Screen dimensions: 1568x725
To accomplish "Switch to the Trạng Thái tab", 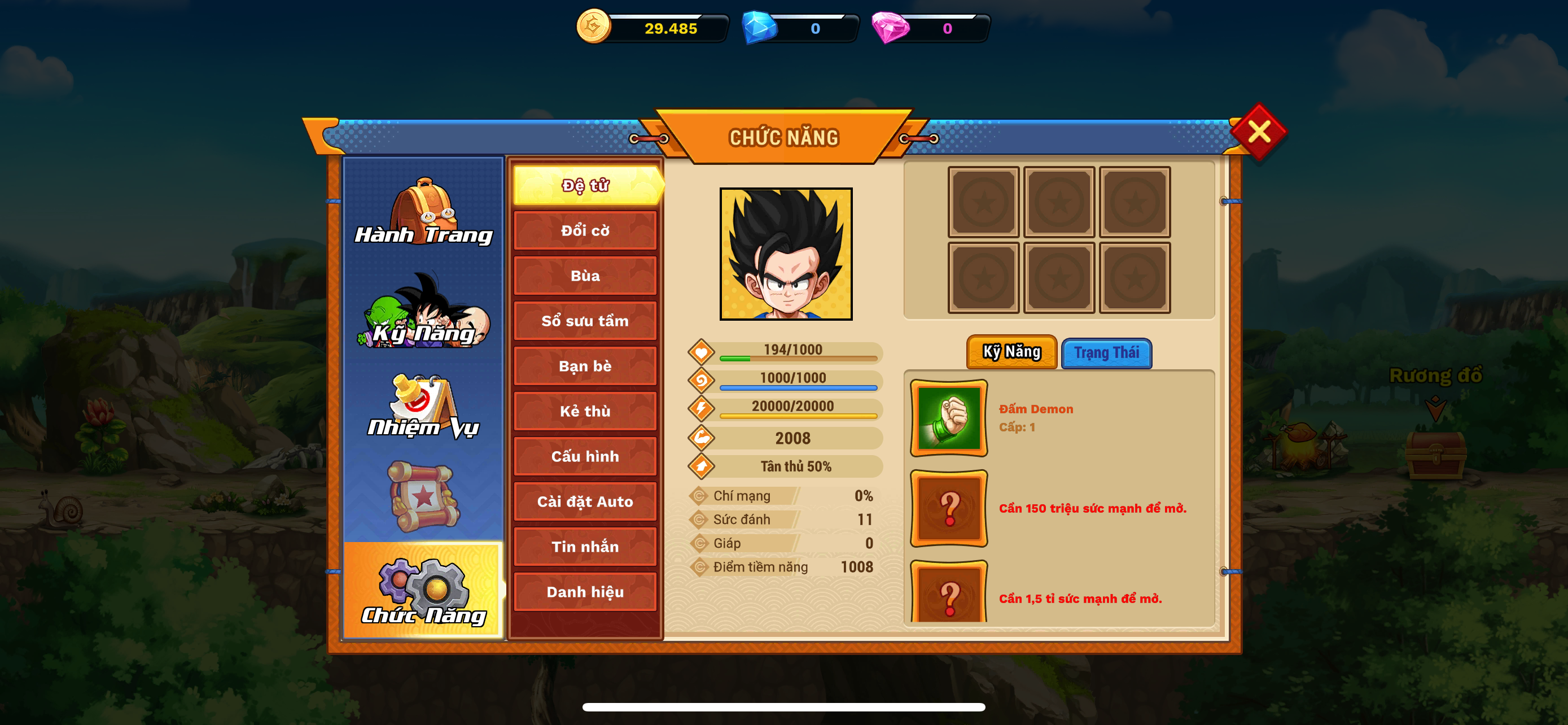I will (1106, 353).
